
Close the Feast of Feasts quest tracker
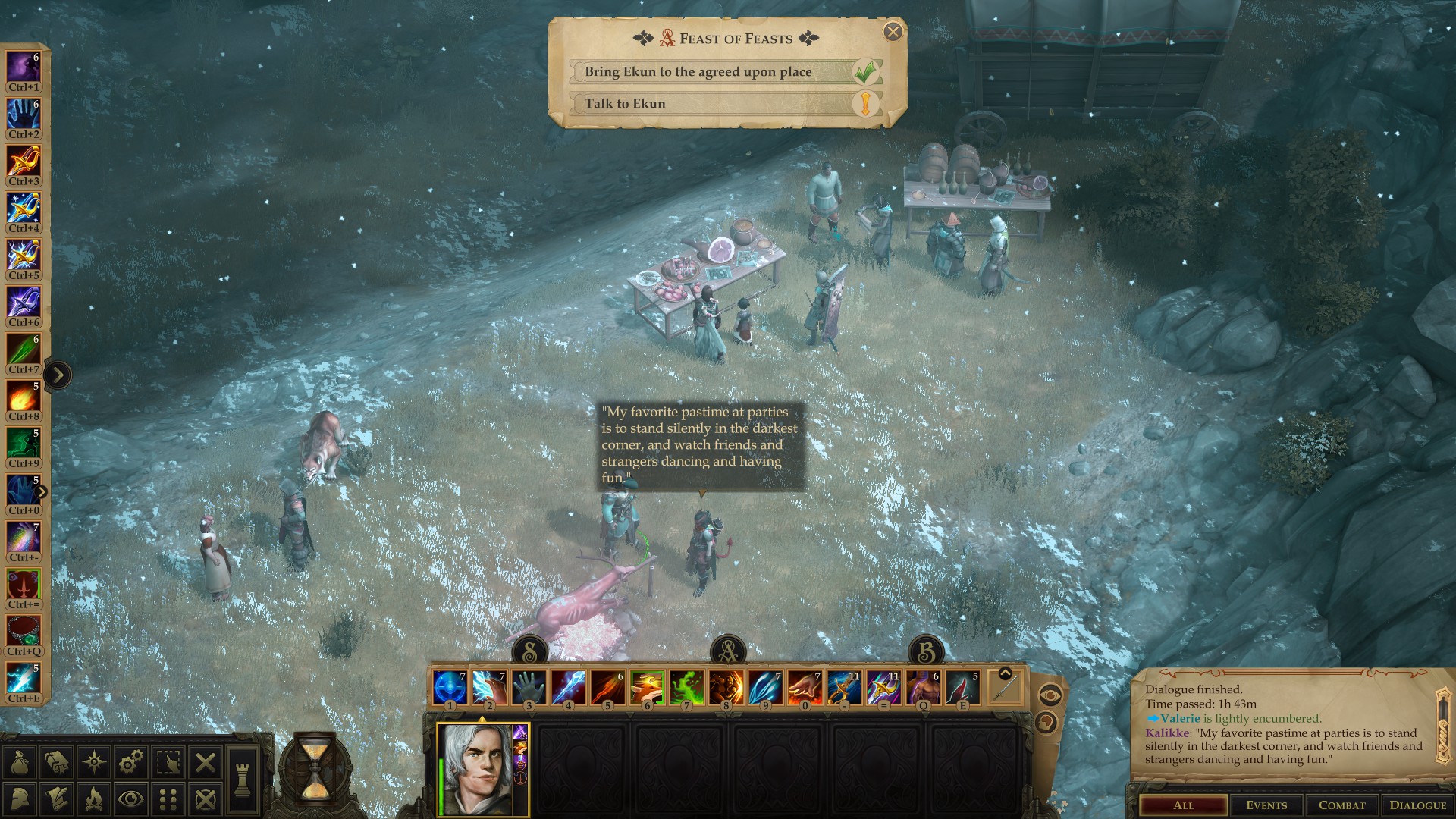(x=893, y=32)
